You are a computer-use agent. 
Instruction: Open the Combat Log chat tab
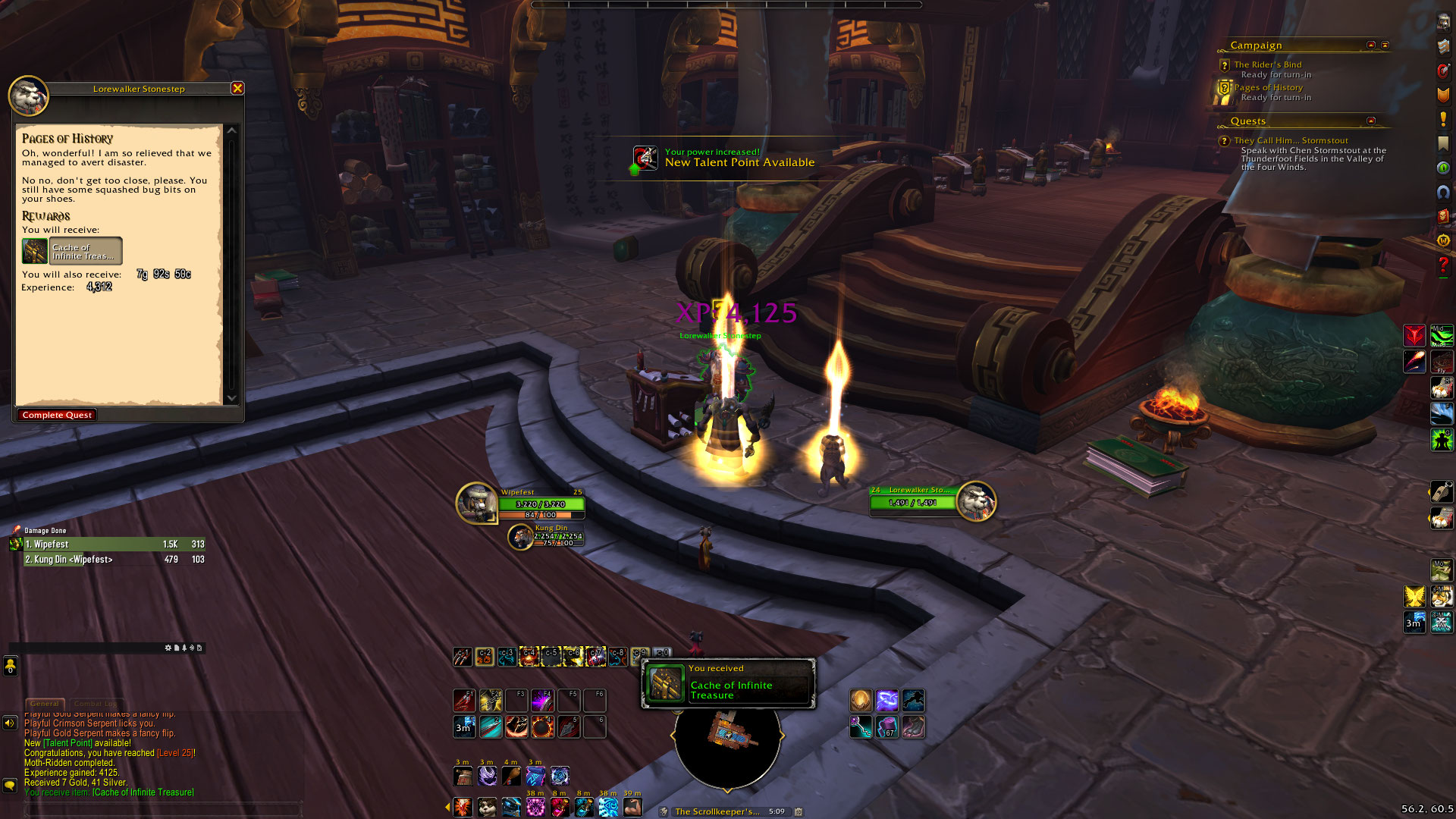(96, 704)
